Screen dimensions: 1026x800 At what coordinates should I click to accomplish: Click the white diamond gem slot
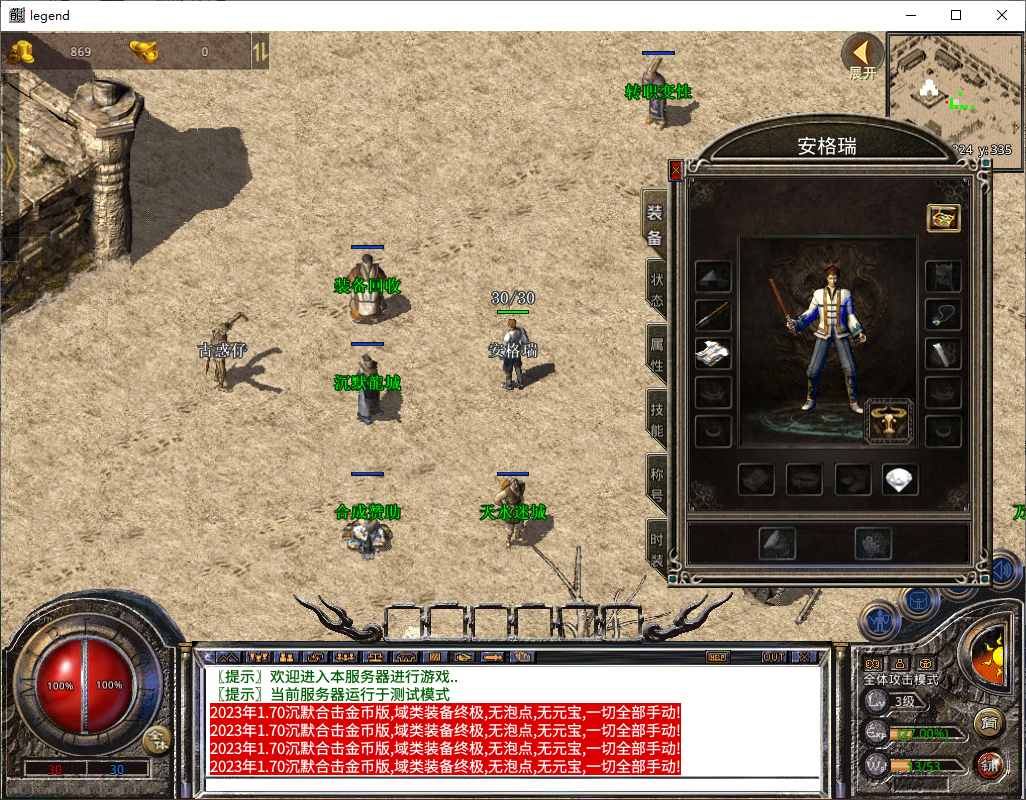click(900, 480)
